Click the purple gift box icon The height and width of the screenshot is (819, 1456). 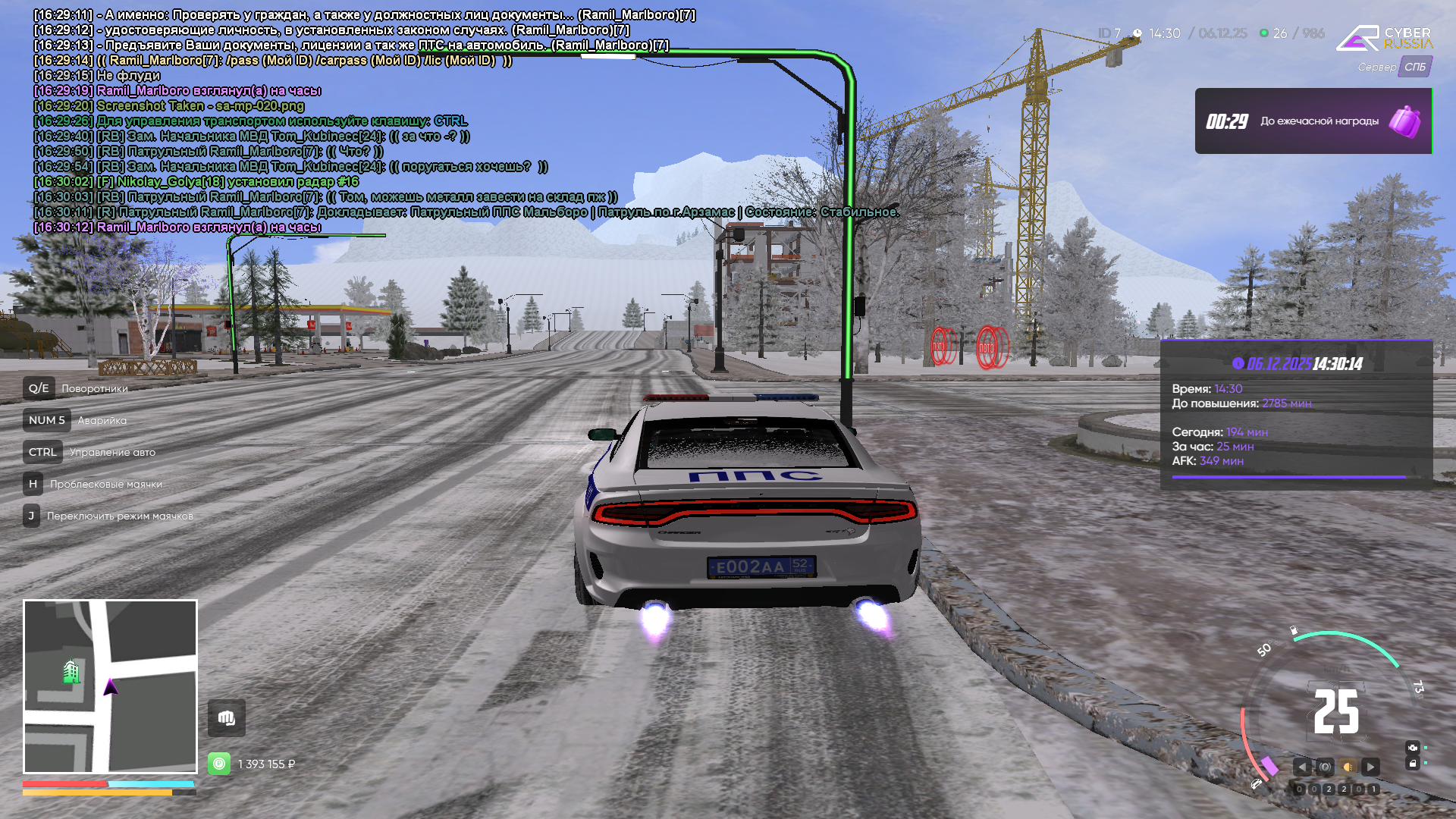[x=1404, y=121]
